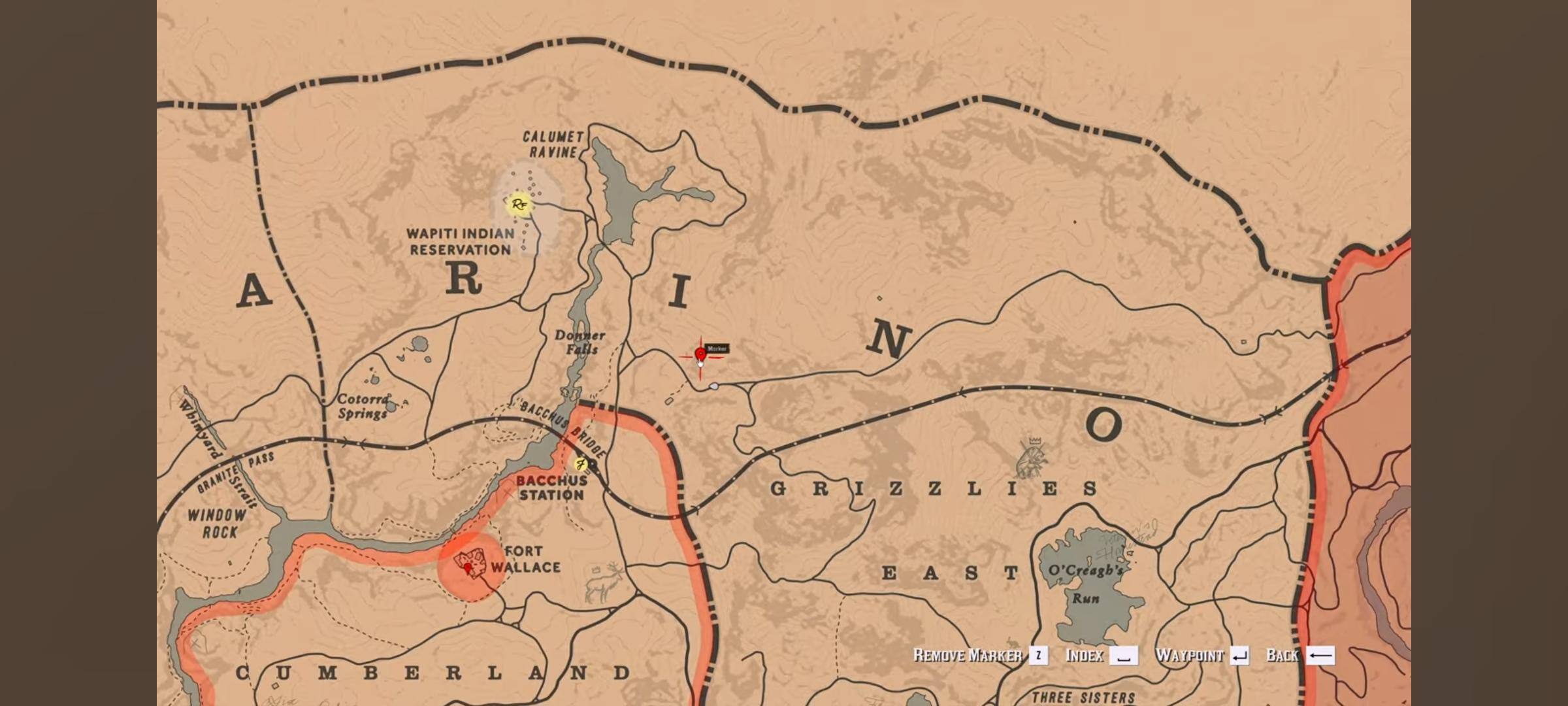
Task: Click the red pin inside Fort Wallace
Action: 468,569
